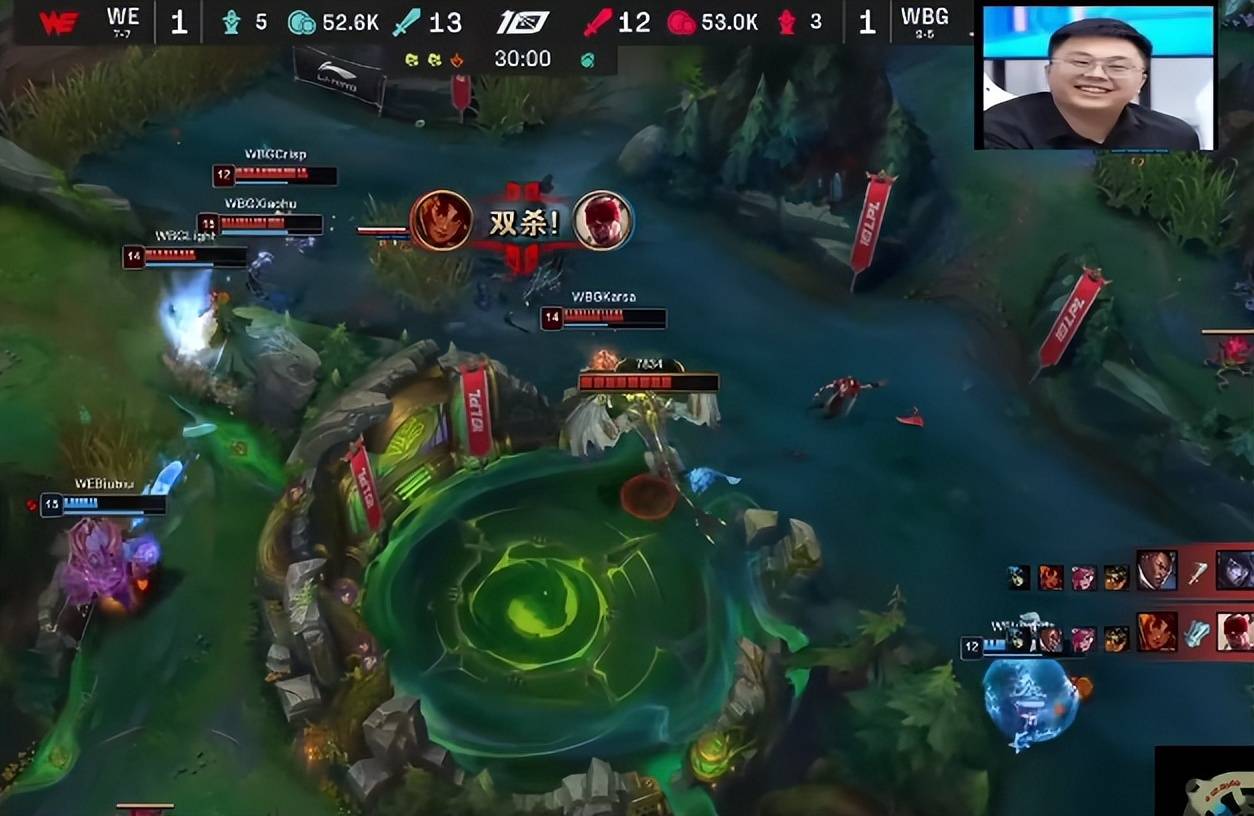
Task: Open the streamer webcam overlay
Action: 1097,77
